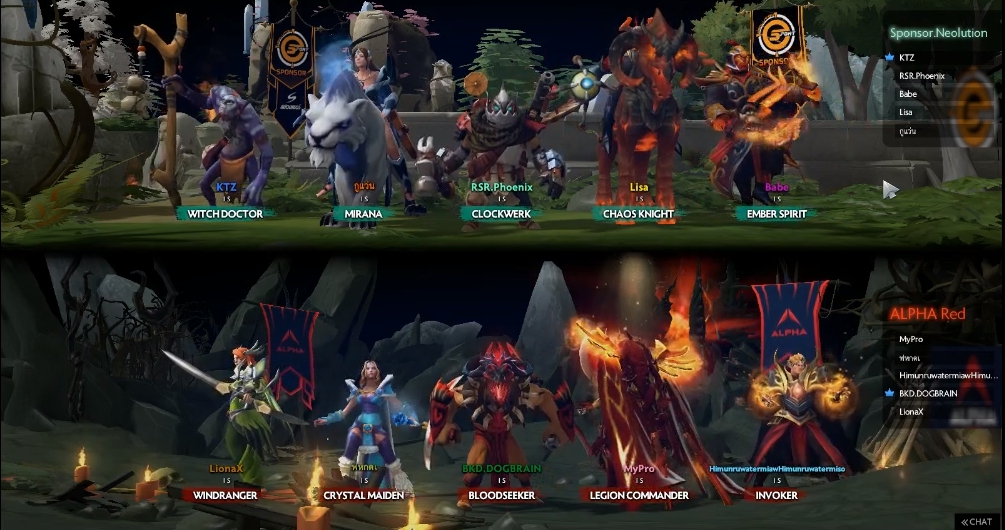Select KTZ in the Sponsor.Neolution roster

pos(907,58)
